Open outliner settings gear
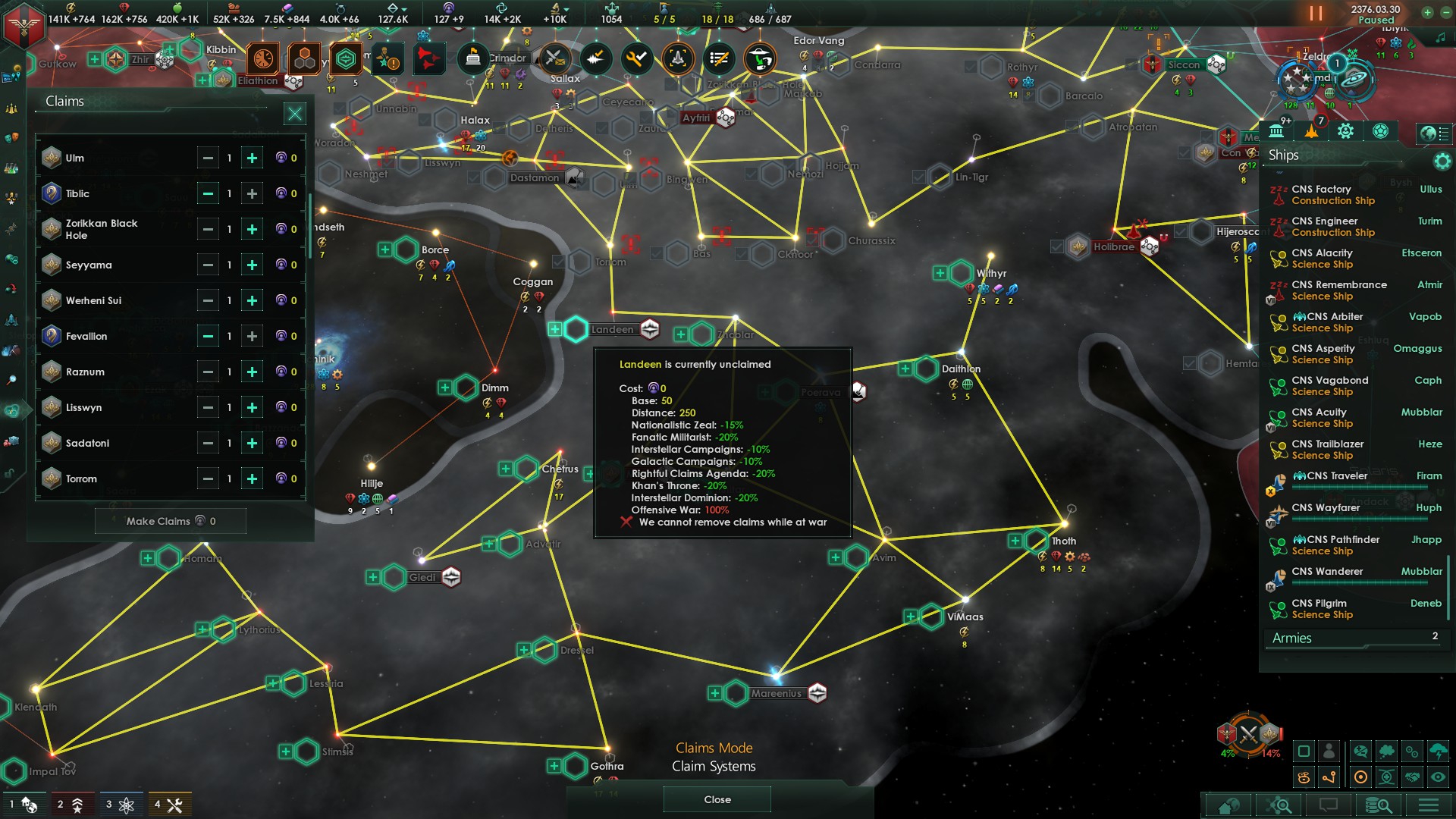This screenshot has height=819, width=1456. pyautogui.click(x=1442, y=161)
